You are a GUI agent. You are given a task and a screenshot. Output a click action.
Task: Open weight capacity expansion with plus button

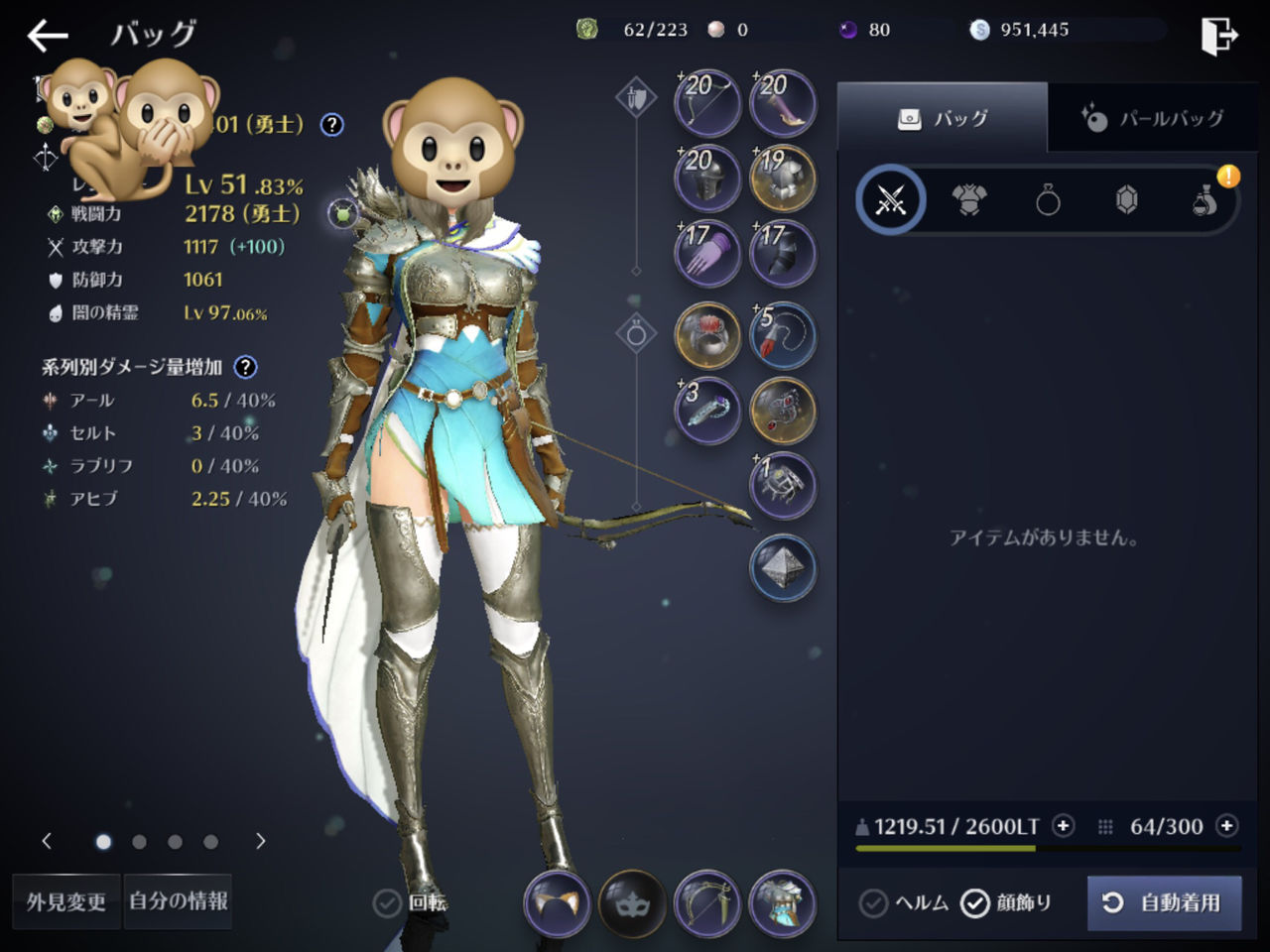1063,825
